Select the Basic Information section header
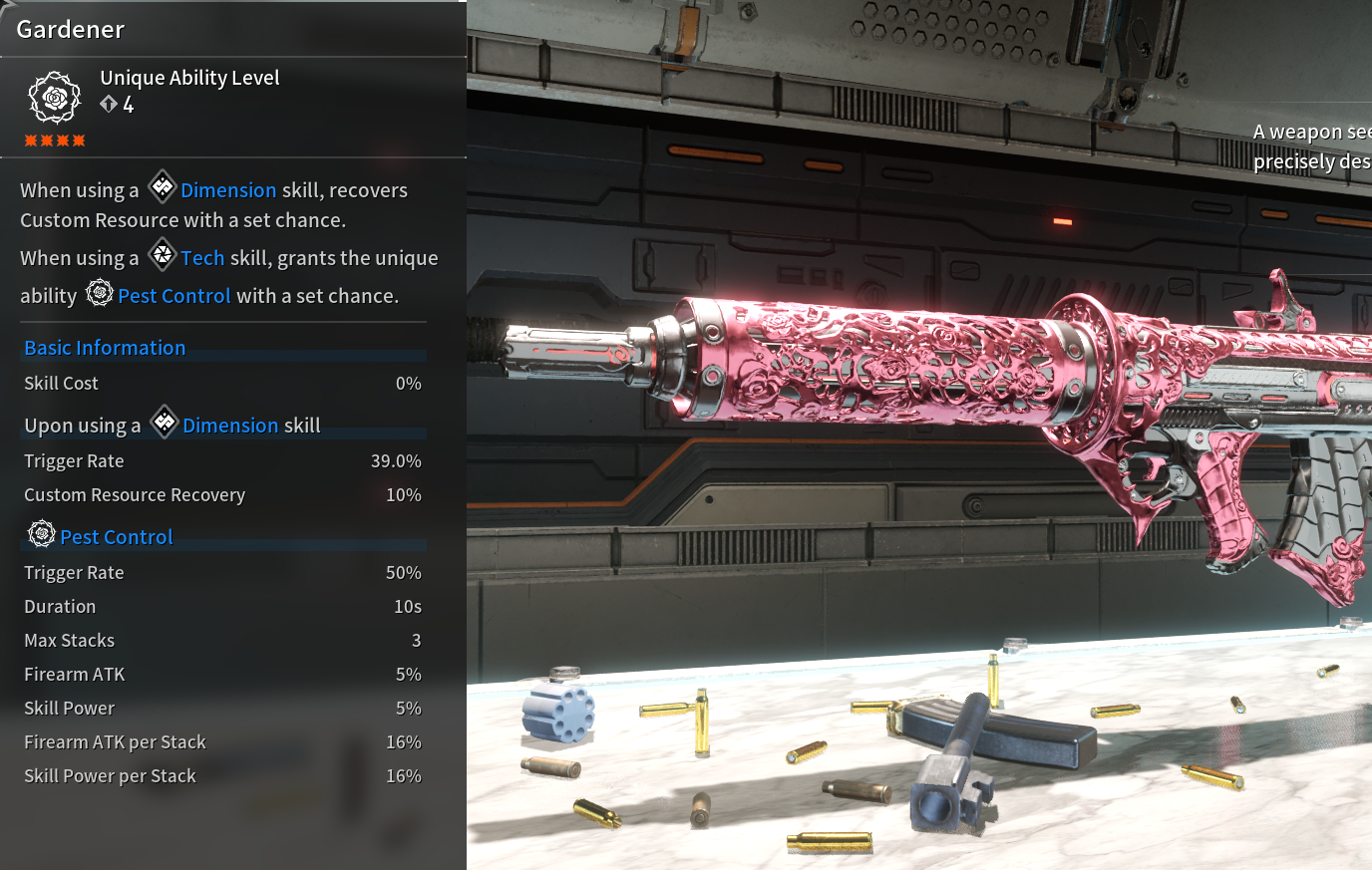The width and height of the screenshot is (1372, 870). coord(105,348)
